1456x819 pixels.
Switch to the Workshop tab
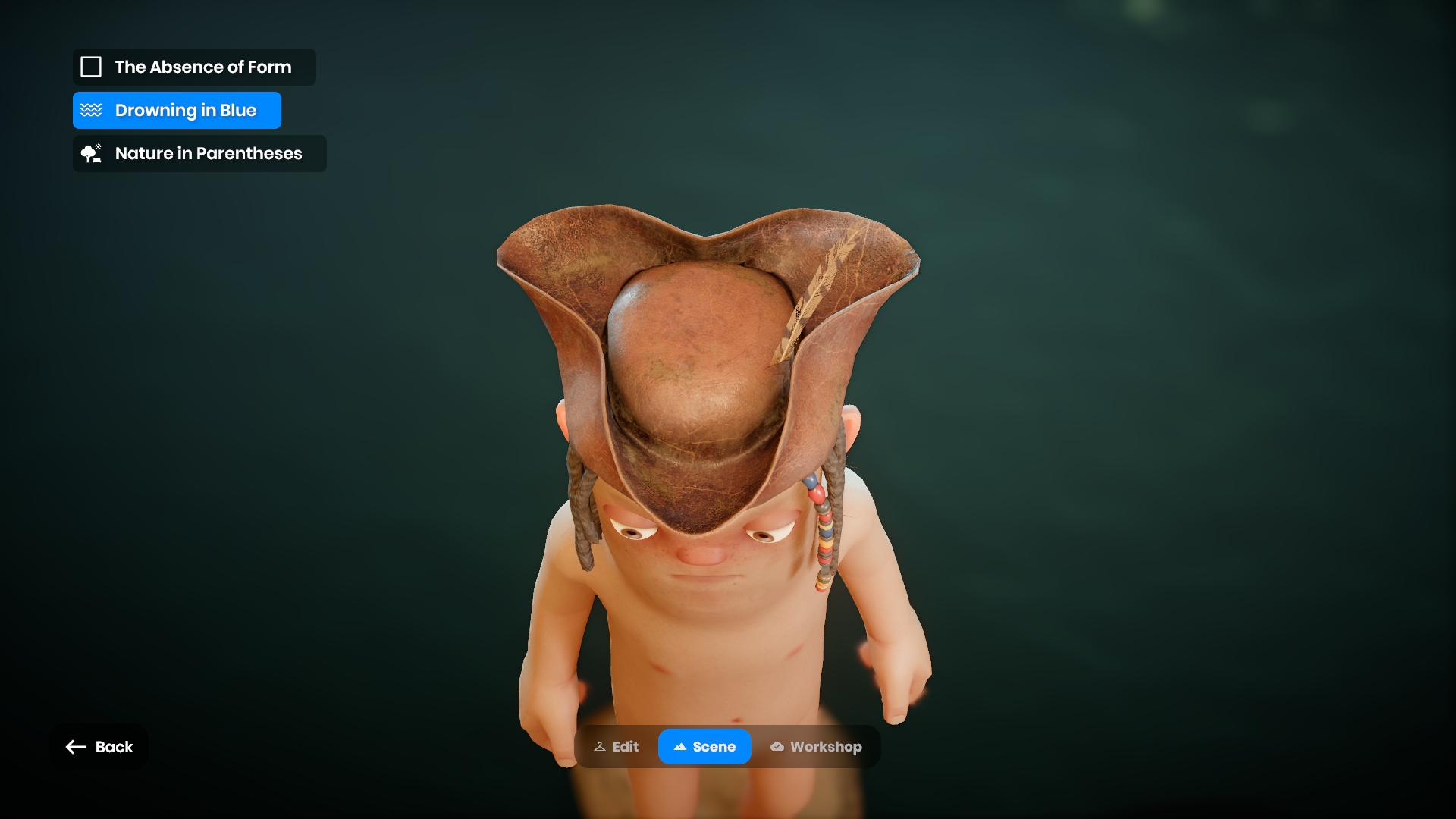coord(816,747)
